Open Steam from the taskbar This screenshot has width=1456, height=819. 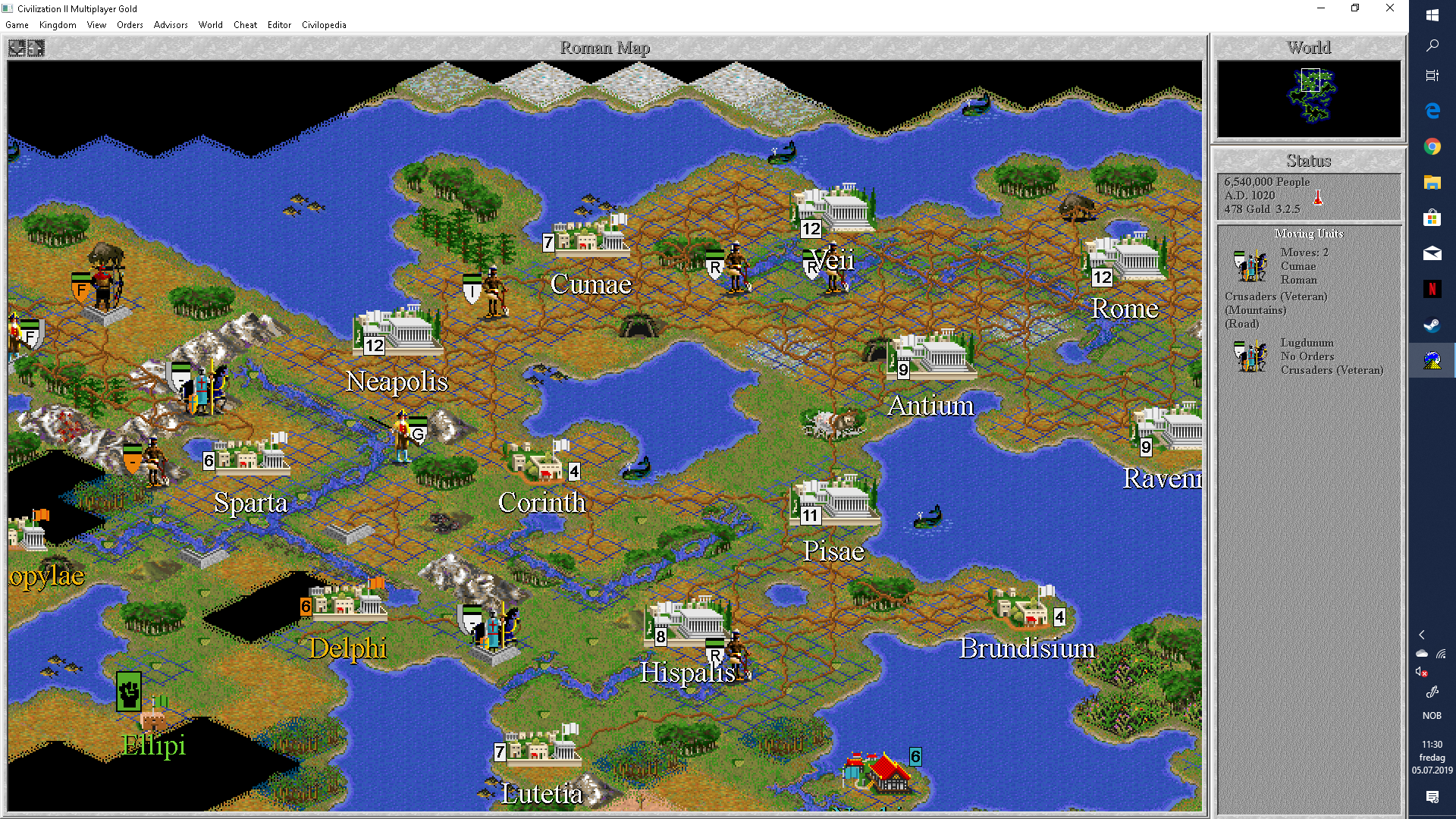pos(1432,325)
